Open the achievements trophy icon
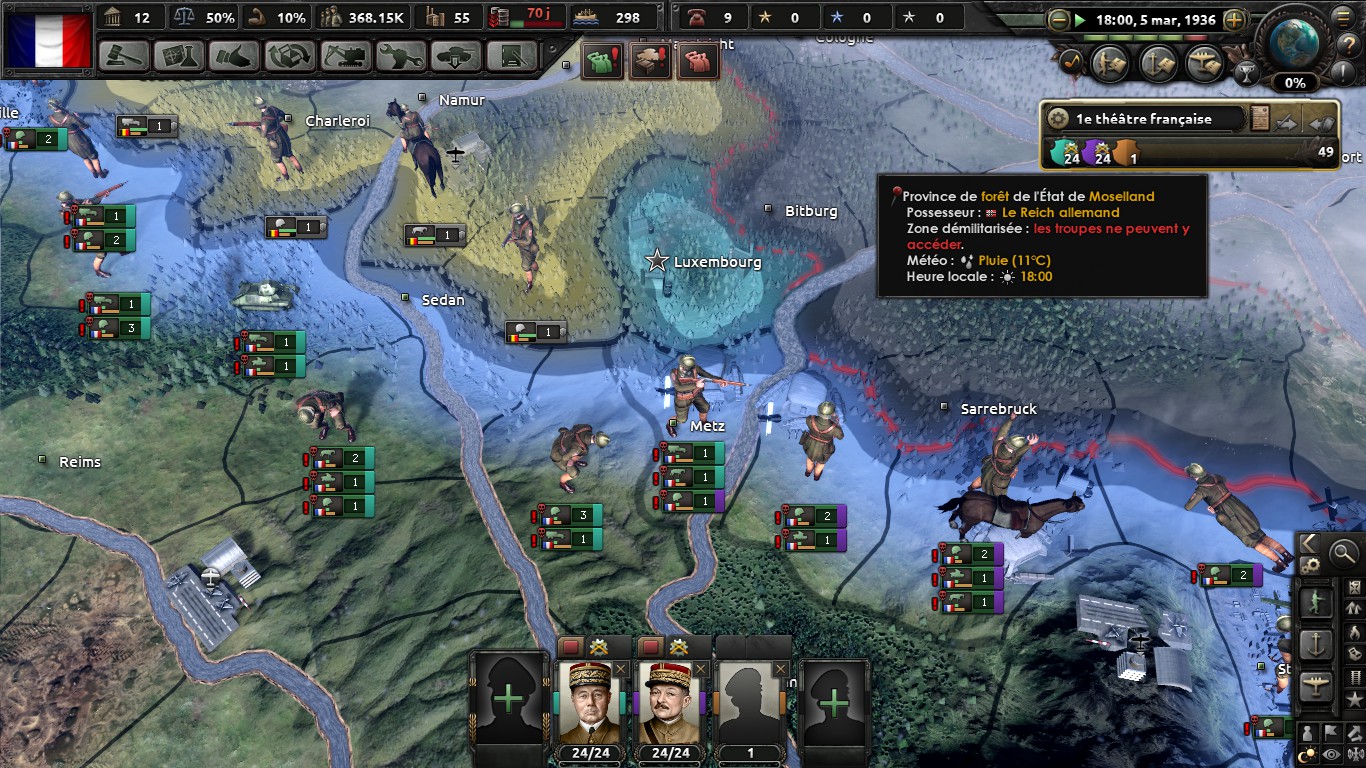The height and width of the screenshot is (768, 1366). pos(1246,72)
